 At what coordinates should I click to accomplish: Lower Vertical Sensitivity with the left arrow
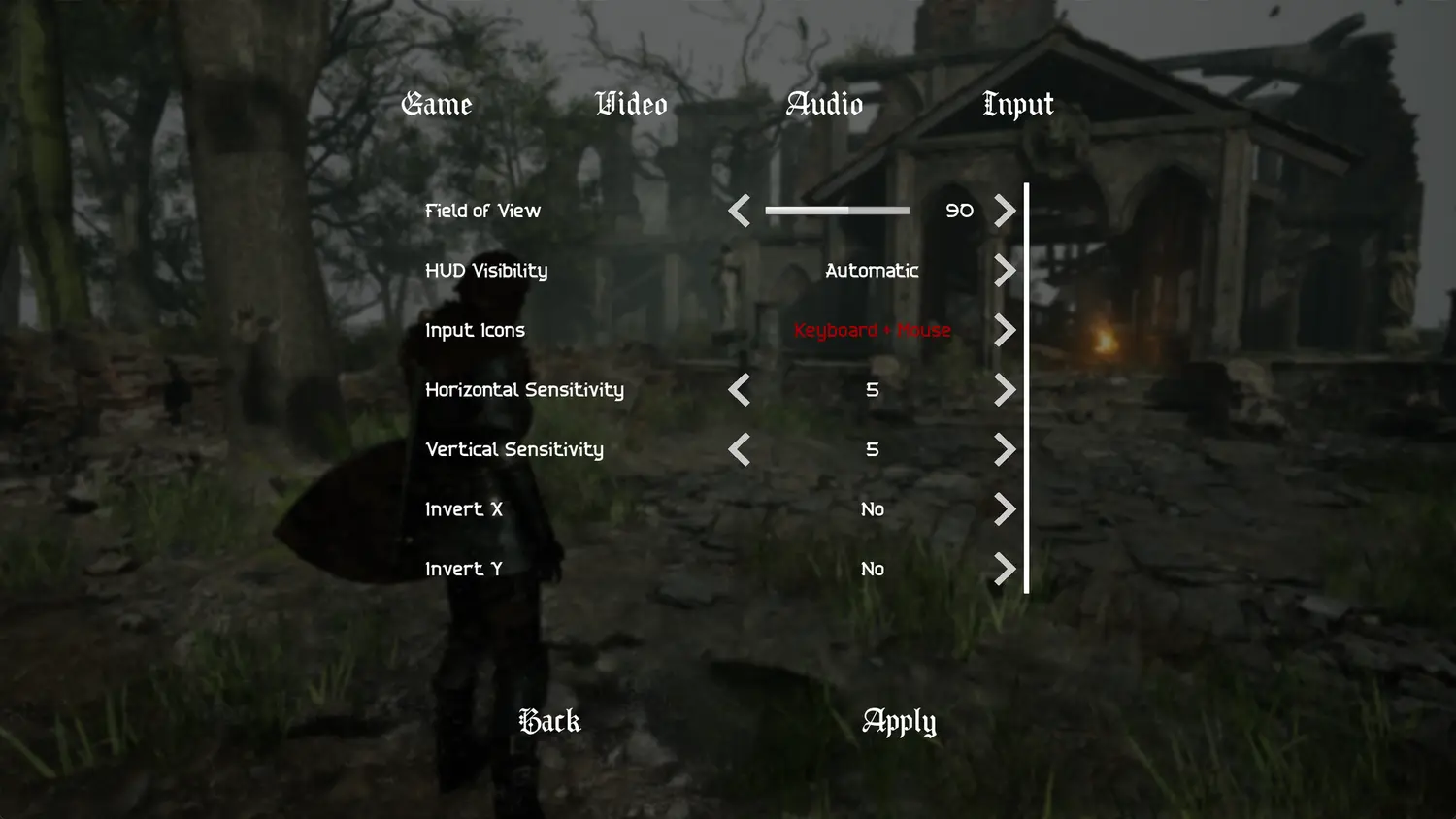[x=739, y=449]
